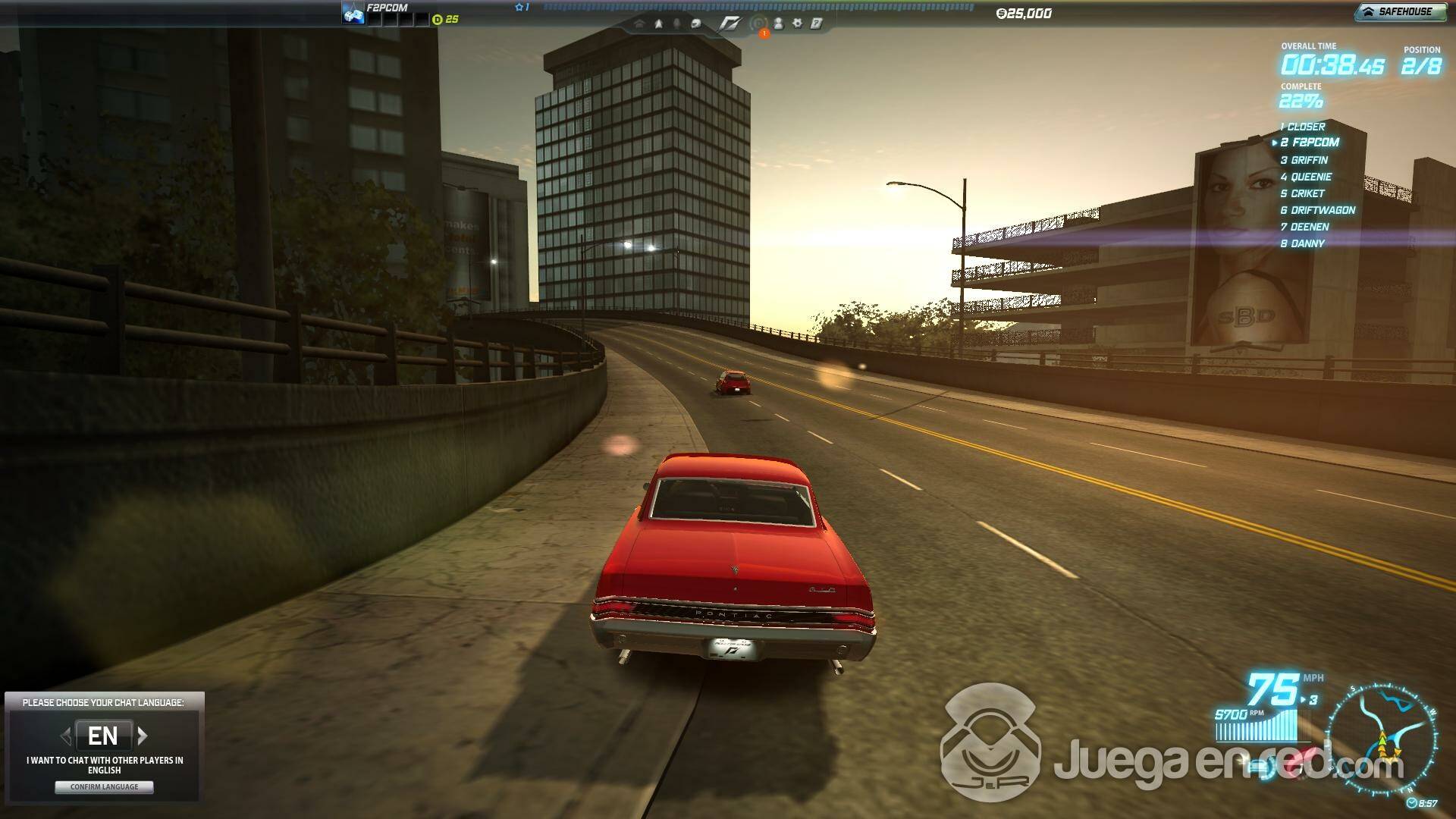The height and width of the screenshot is (819, 1456).
Task: Open the settings gear icon
Action: tap(797, 24)
